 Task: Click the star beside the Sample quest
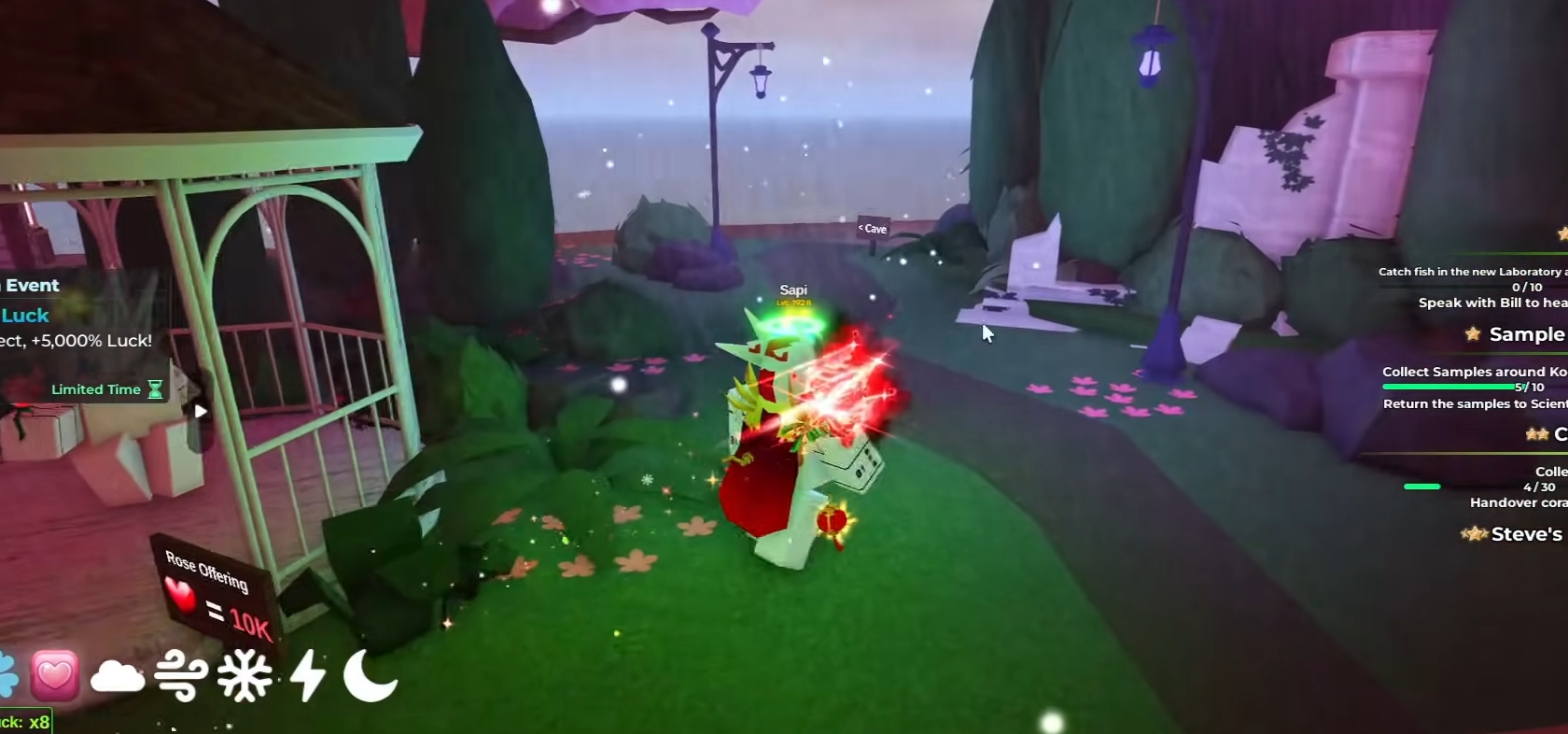[x=1473, y=334]
